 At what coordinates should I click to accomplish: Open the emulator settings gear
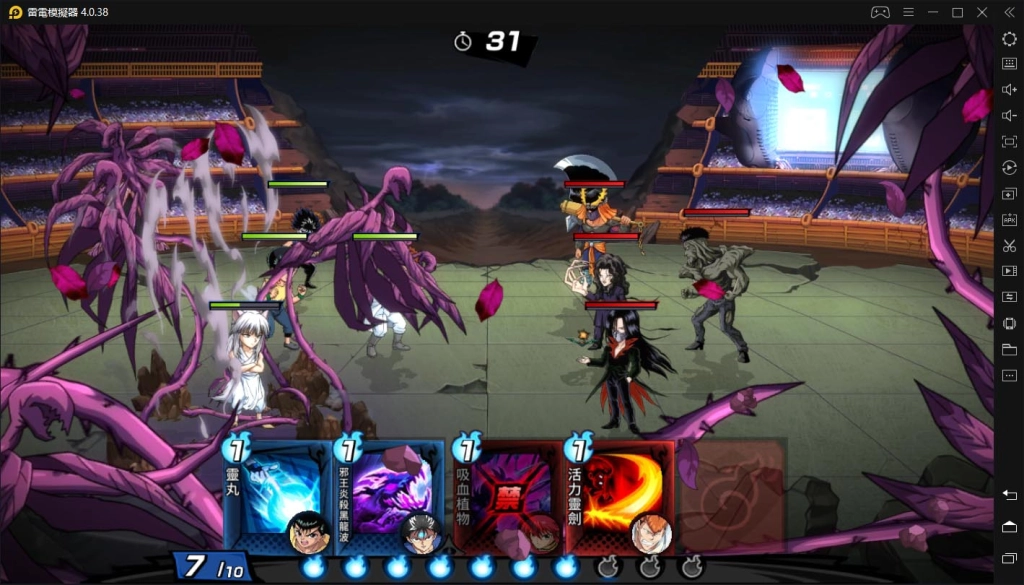tap(1009, 38)
